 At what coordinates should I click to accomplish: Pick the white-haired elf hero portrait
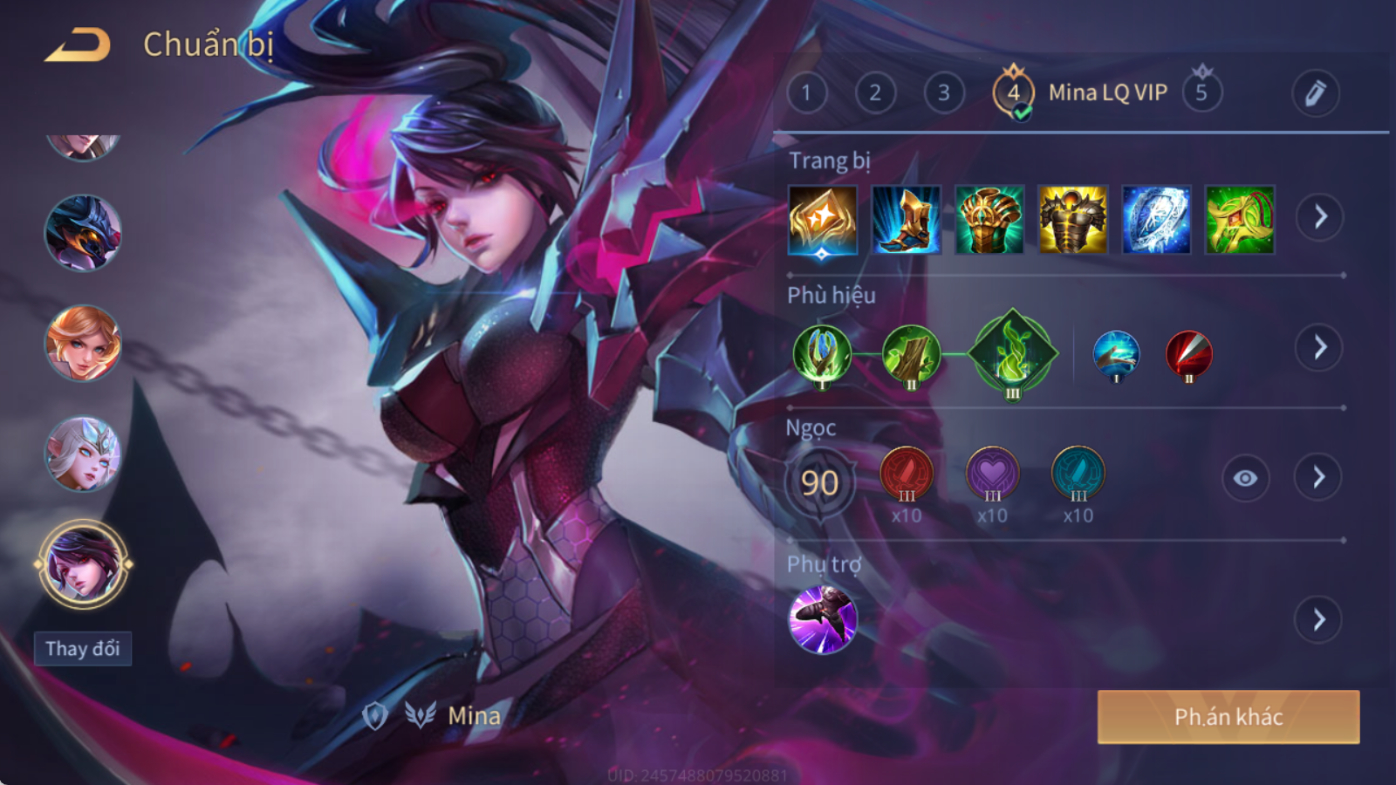83,453
